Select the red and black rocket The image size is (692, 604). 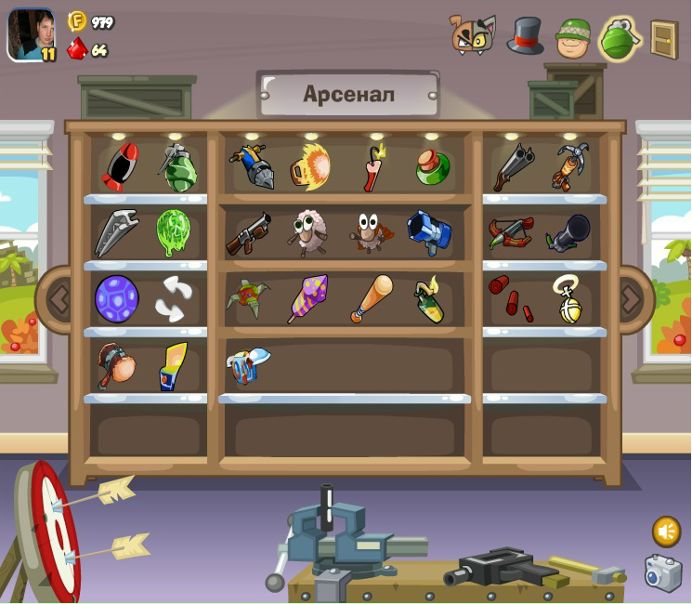click(119, 167)
